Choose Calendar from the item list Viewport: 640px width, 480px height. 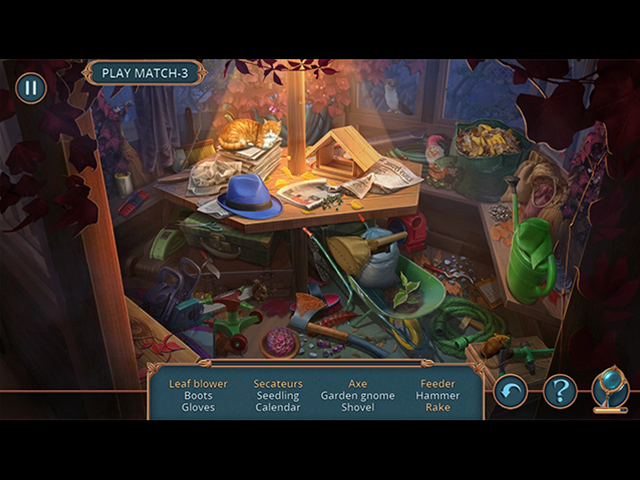tap(278, 407)
